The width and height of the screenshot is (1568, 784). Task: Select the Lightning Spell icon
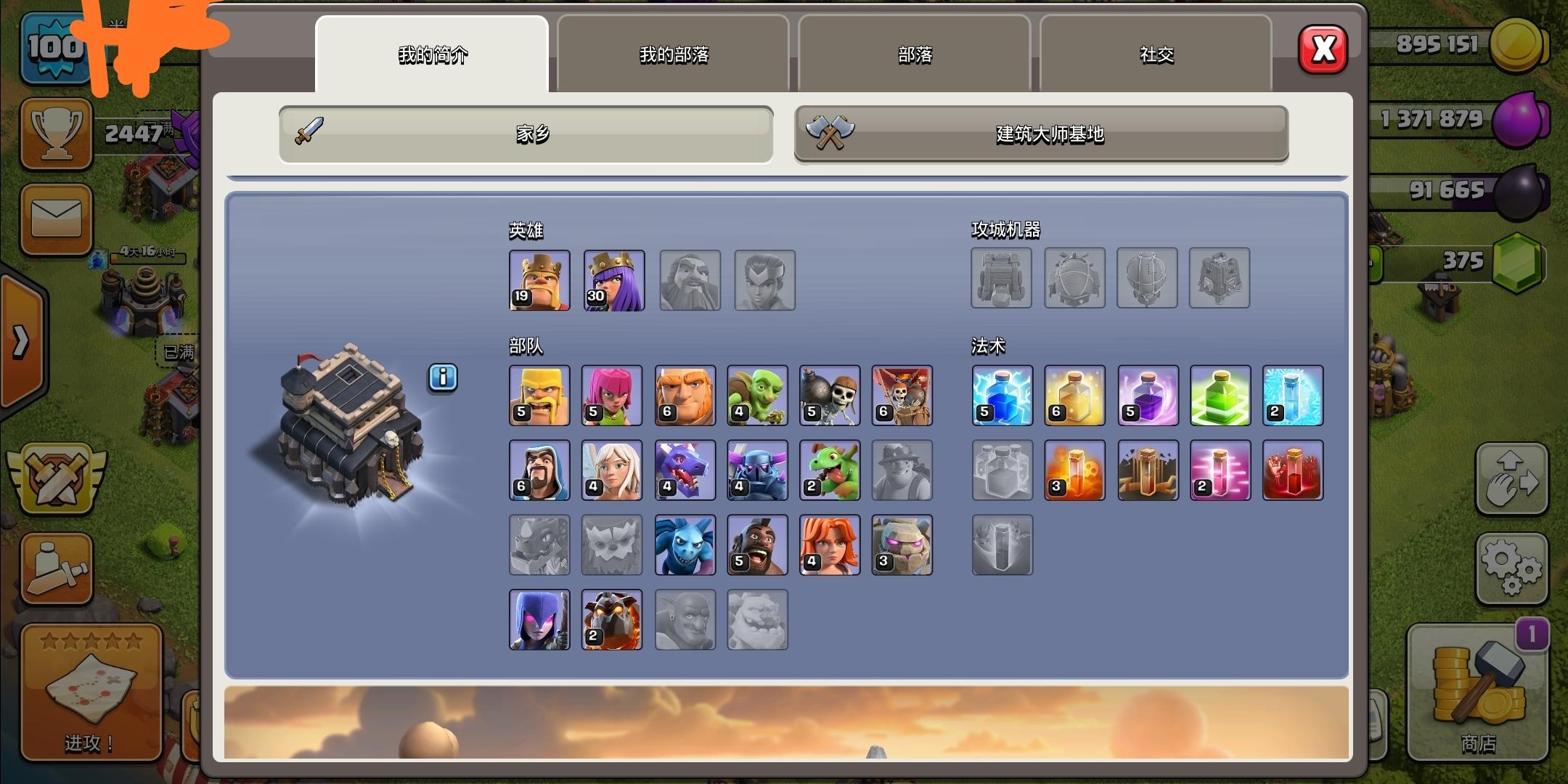coord(1003,396)
